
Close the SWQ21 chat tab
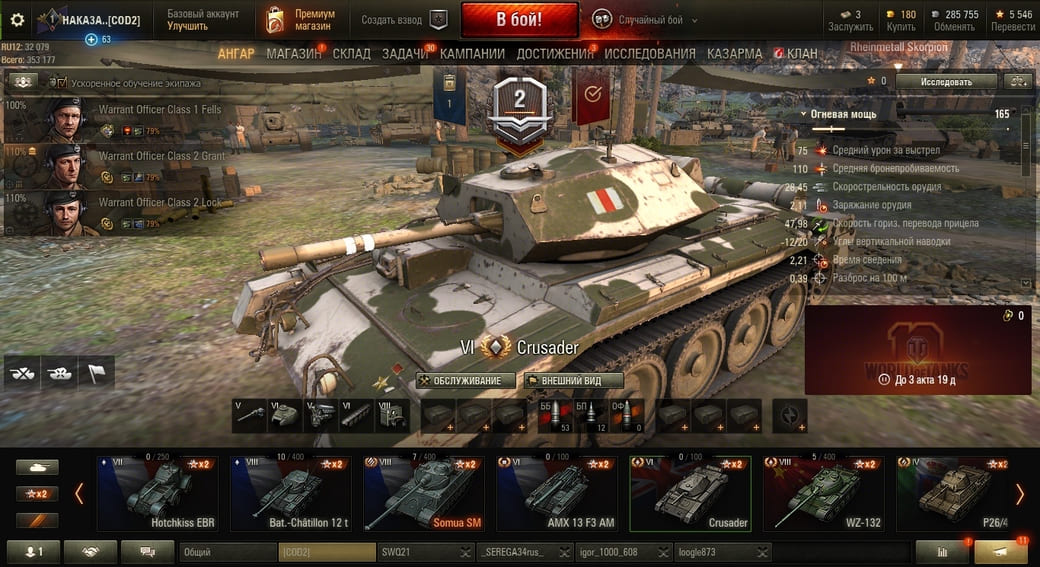(465, 552)
